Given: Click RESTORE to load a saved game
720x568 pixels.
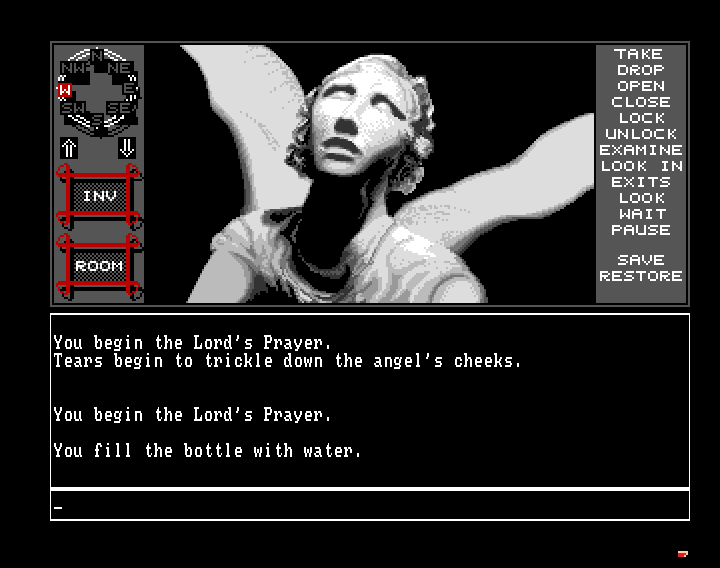Looking at the screenshot, I should [640, 276].
